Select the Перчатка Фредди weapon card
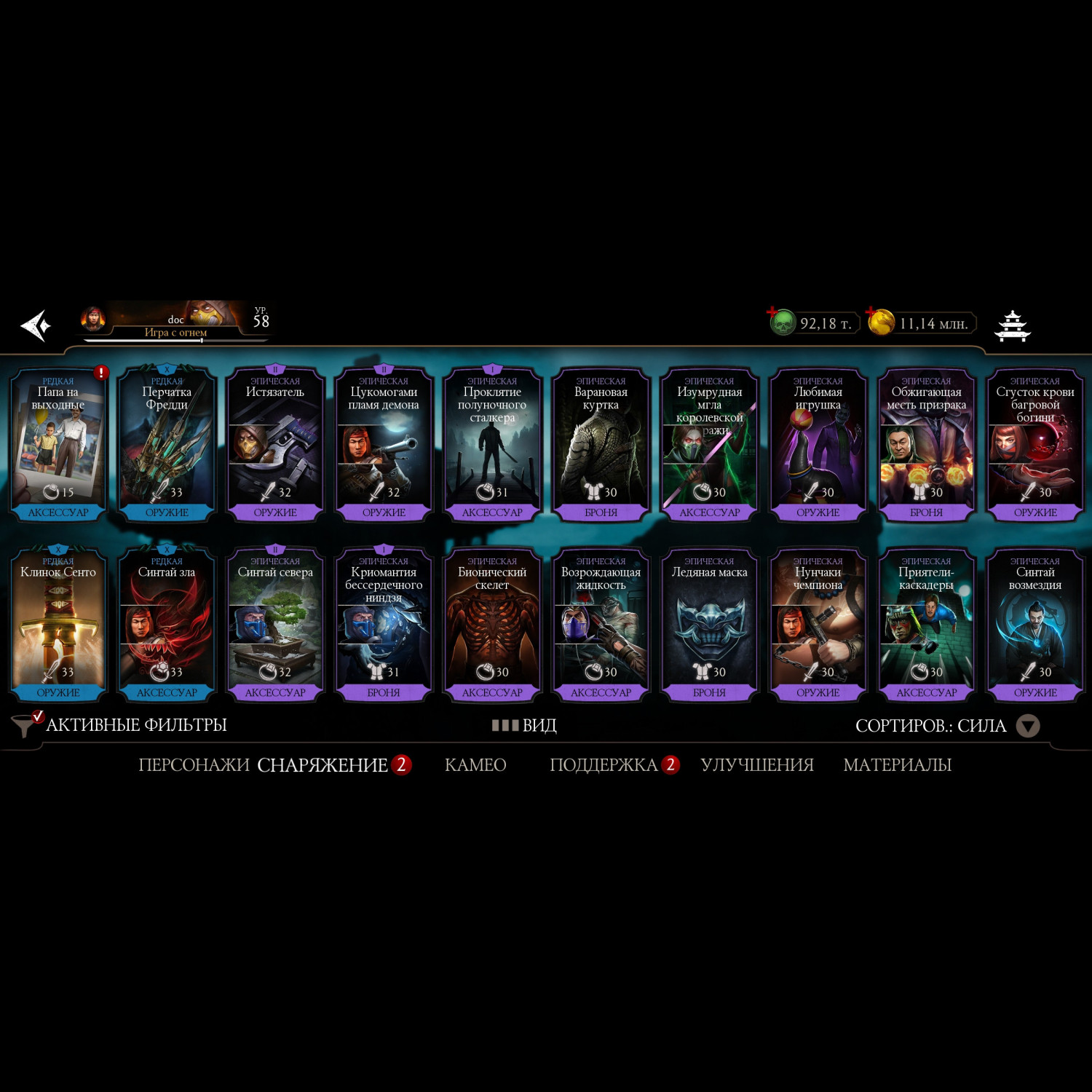 point(167,445)
